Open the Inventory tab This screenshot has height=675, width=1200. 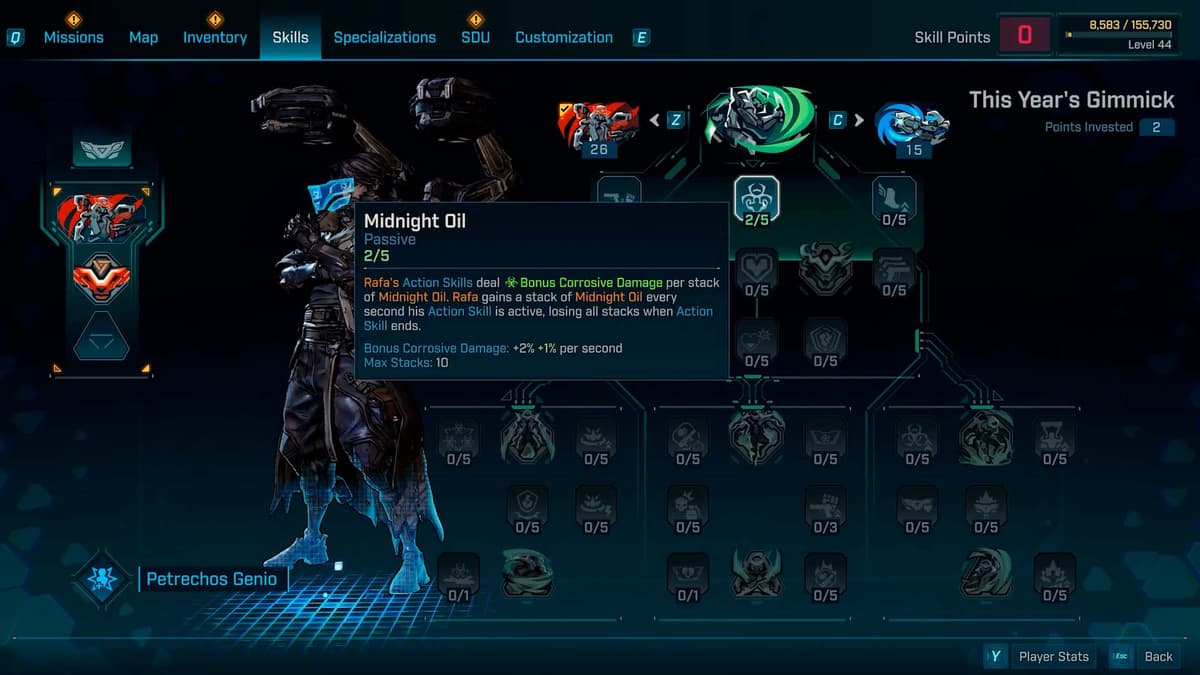(214, 37)
